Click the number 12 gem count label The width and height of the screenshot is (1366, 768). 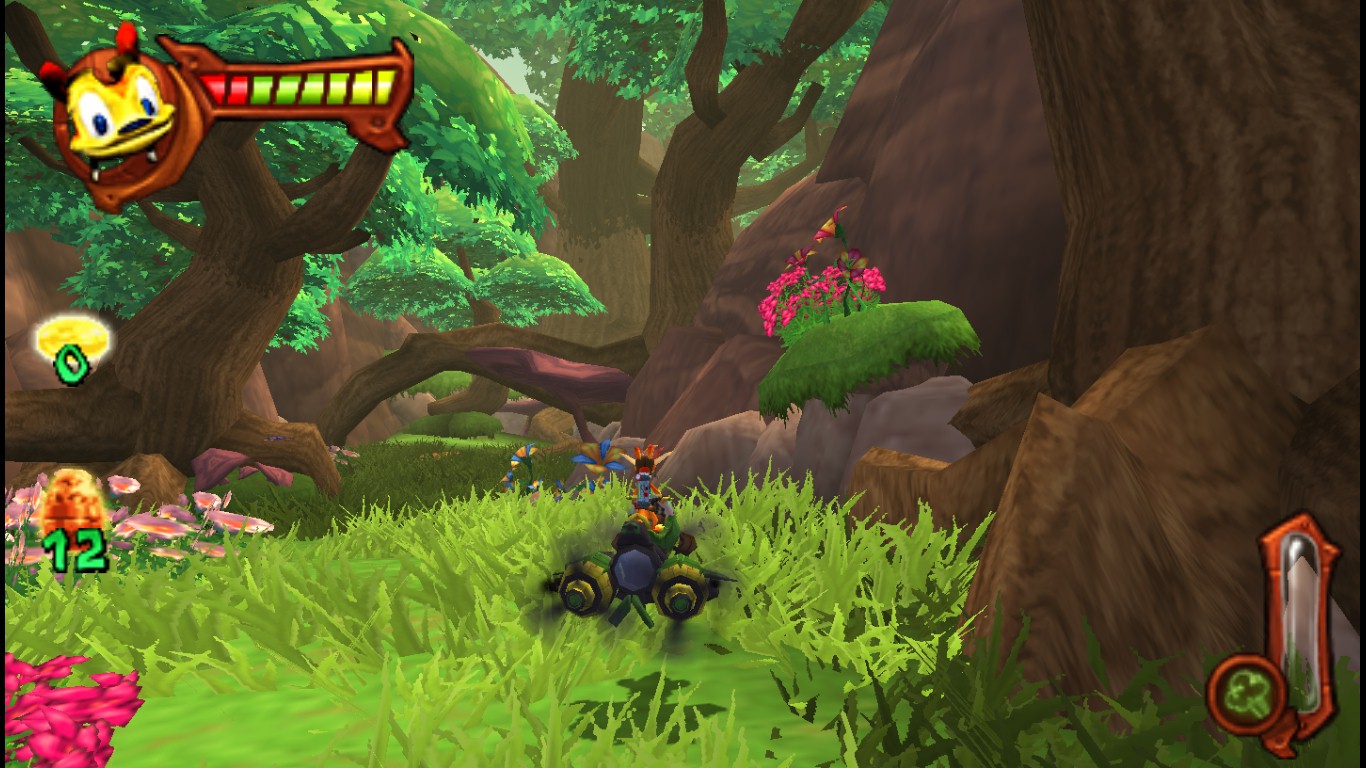click(x=76, y=548)
